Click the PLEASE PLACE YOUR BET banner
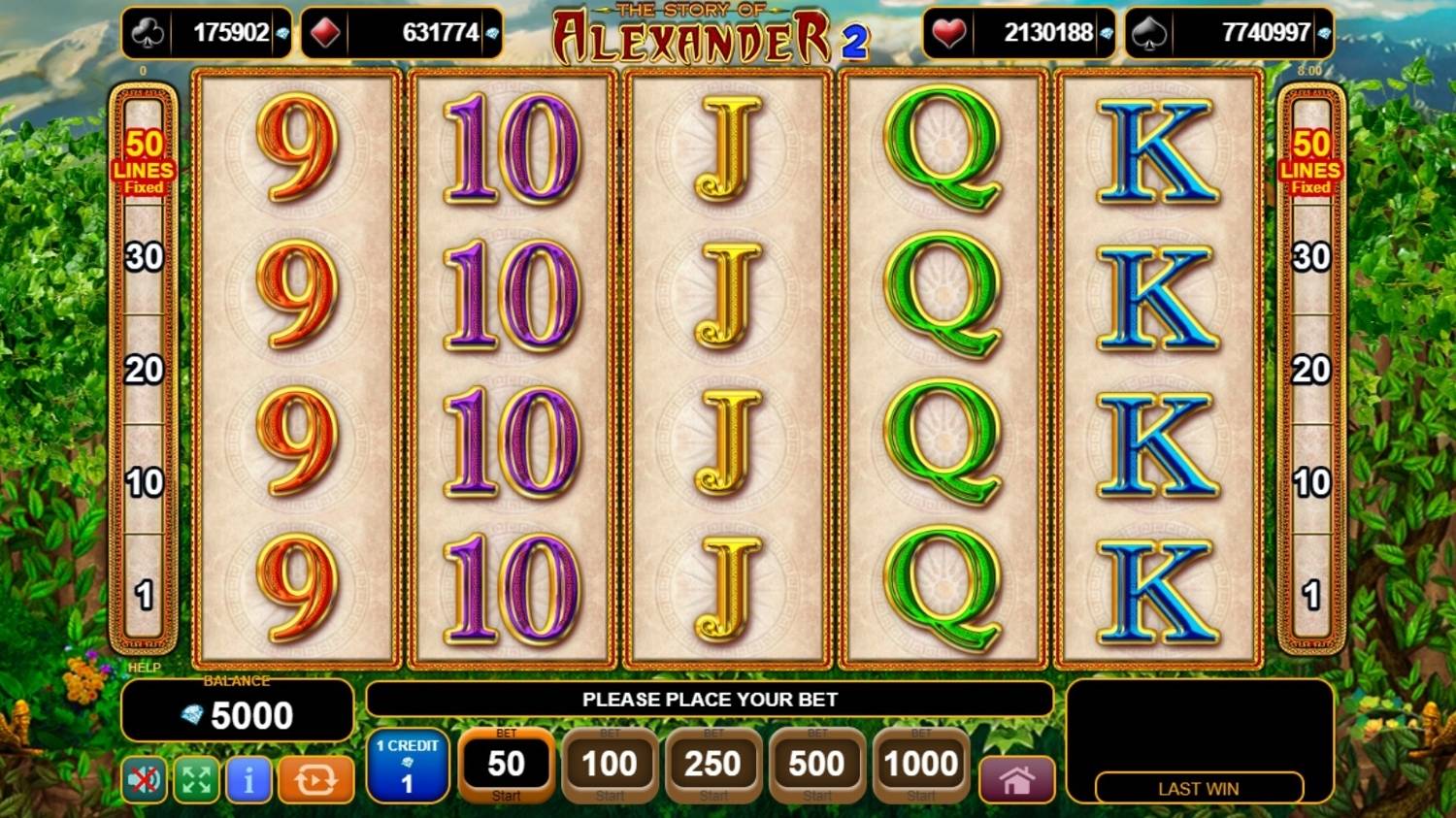 710,700
